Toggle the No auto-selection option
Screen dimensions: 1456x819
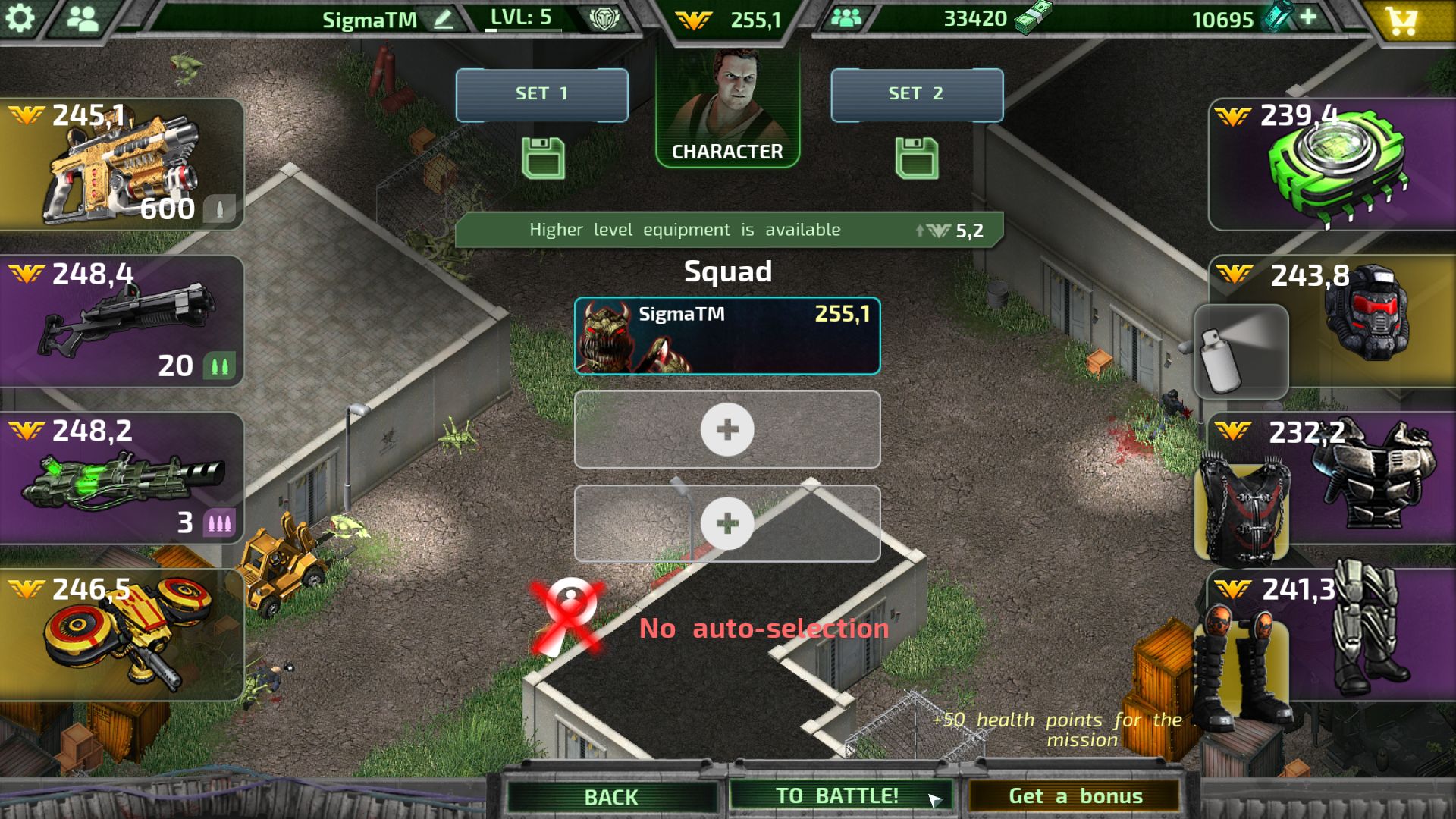(568, 617)
